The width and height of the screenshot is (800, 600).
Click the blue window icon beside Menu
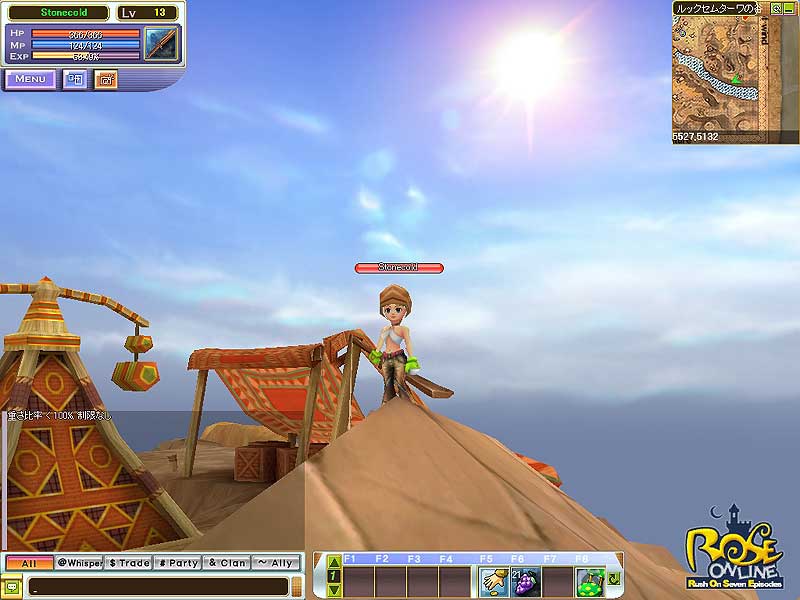75,79
